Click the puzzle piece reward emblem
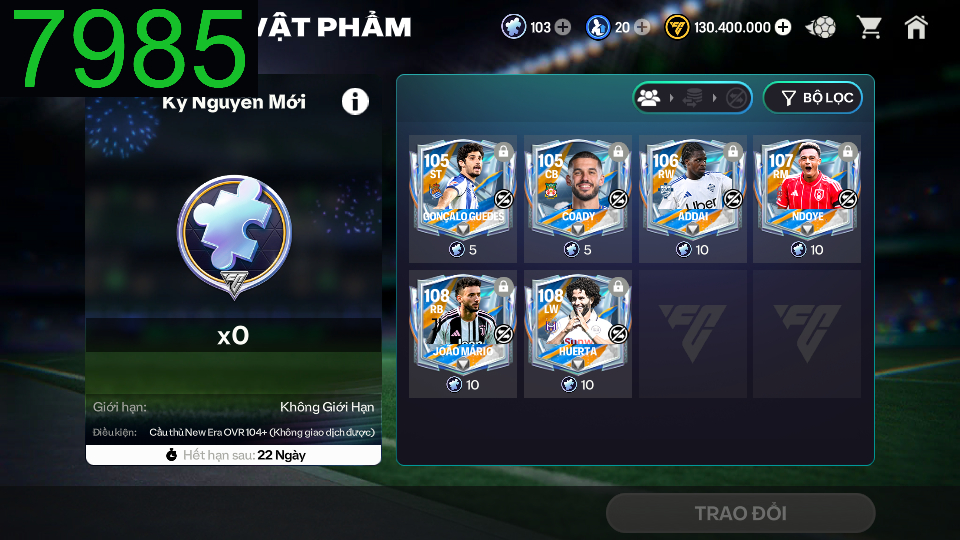 point(234,236)
